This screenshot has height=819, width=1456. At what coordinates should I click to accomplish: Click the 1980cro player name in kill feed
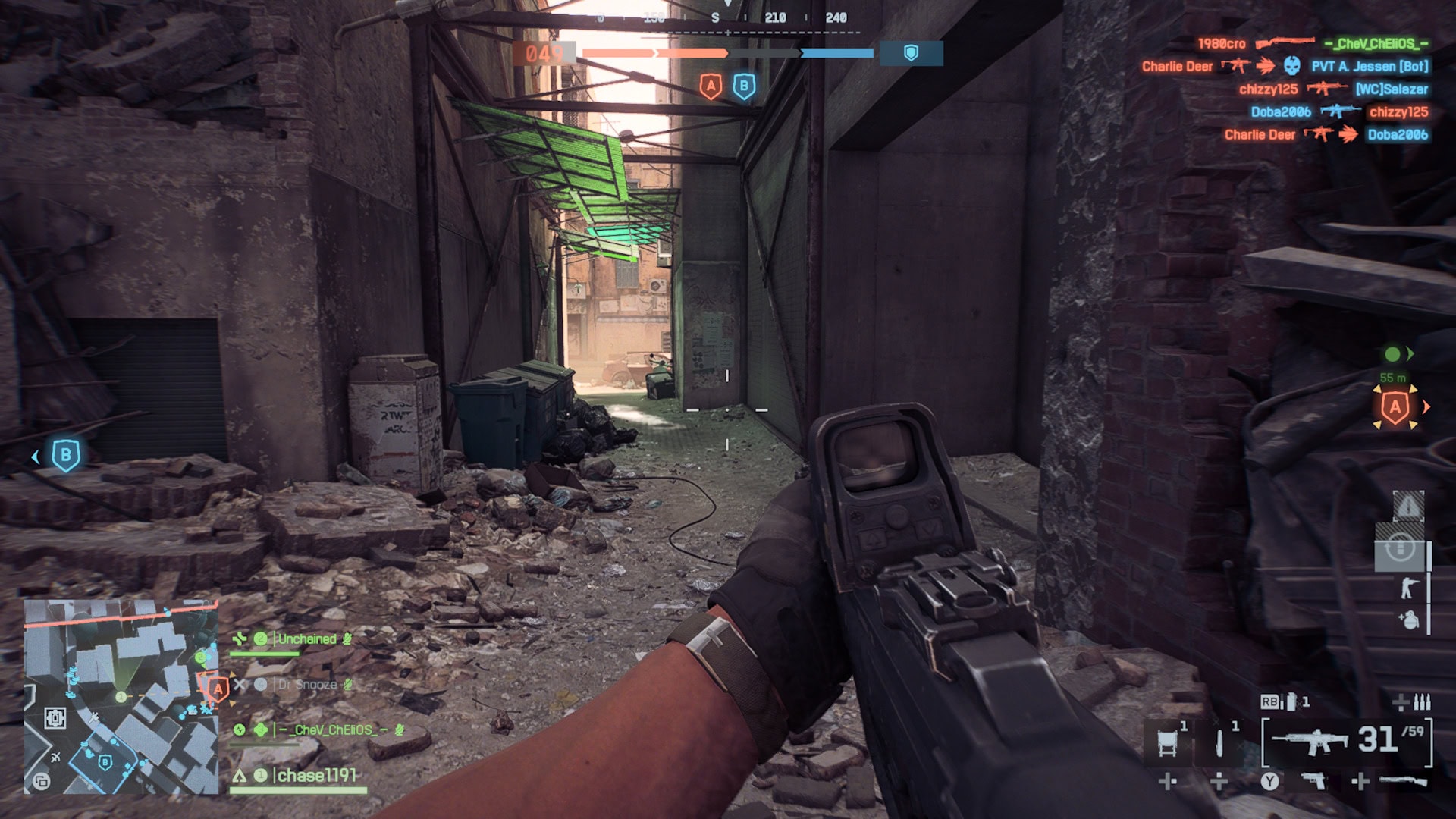tap(1221, 43)
